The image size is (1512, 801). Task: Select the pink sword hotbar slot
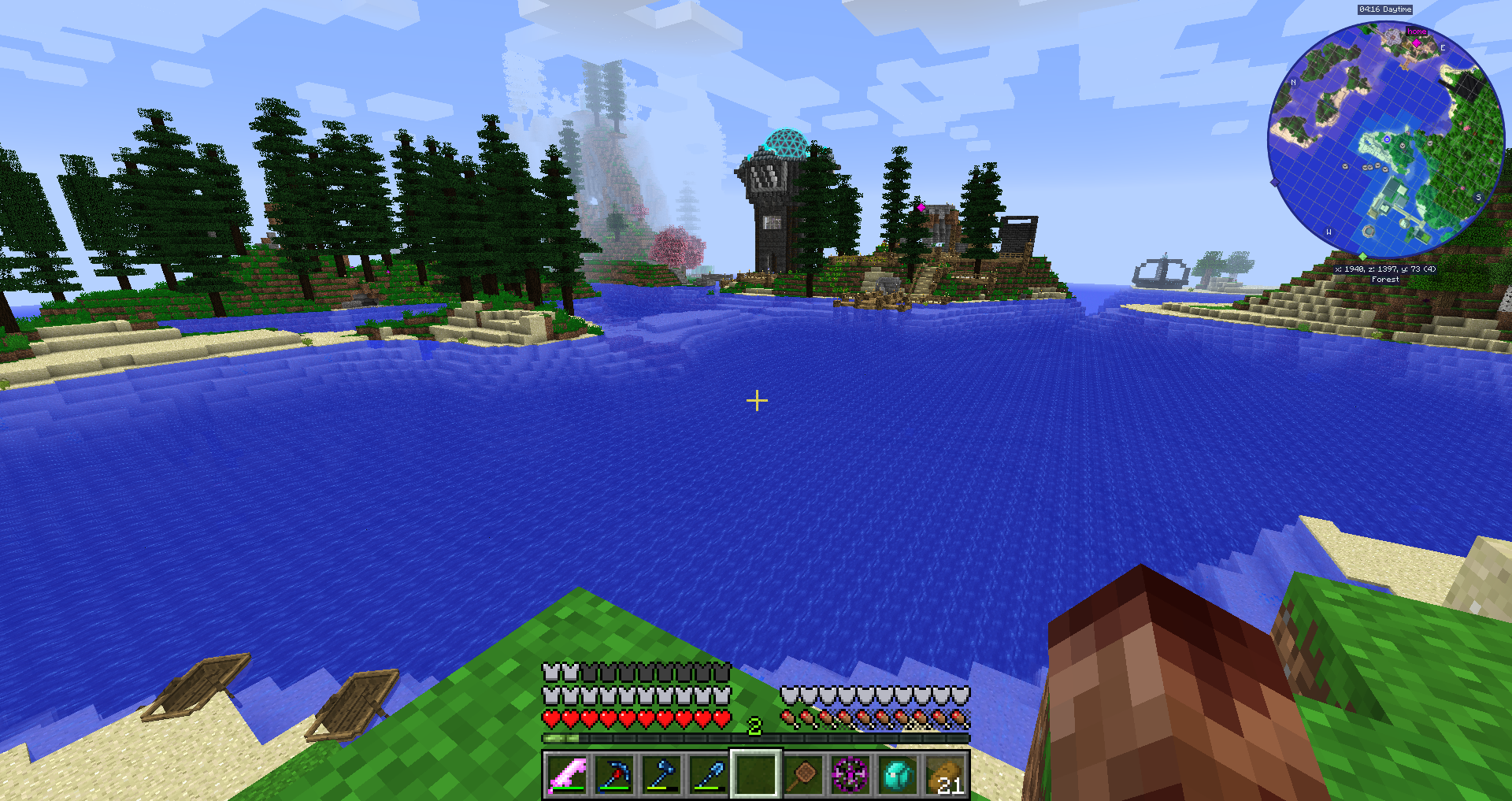567,775
